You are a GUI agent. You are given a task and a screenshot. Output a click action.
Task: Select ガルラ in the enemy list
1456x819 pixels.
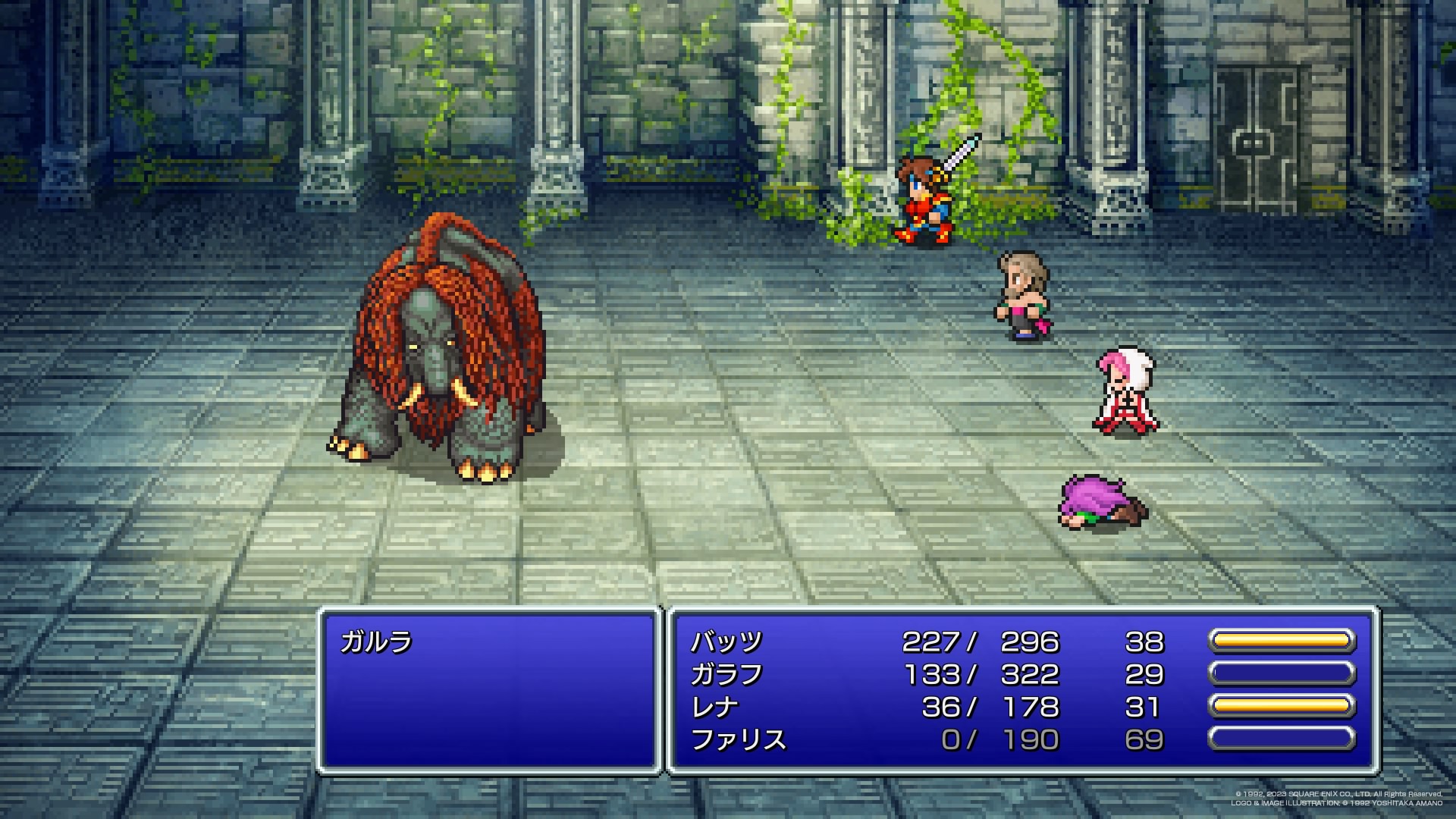coord(376,642)
